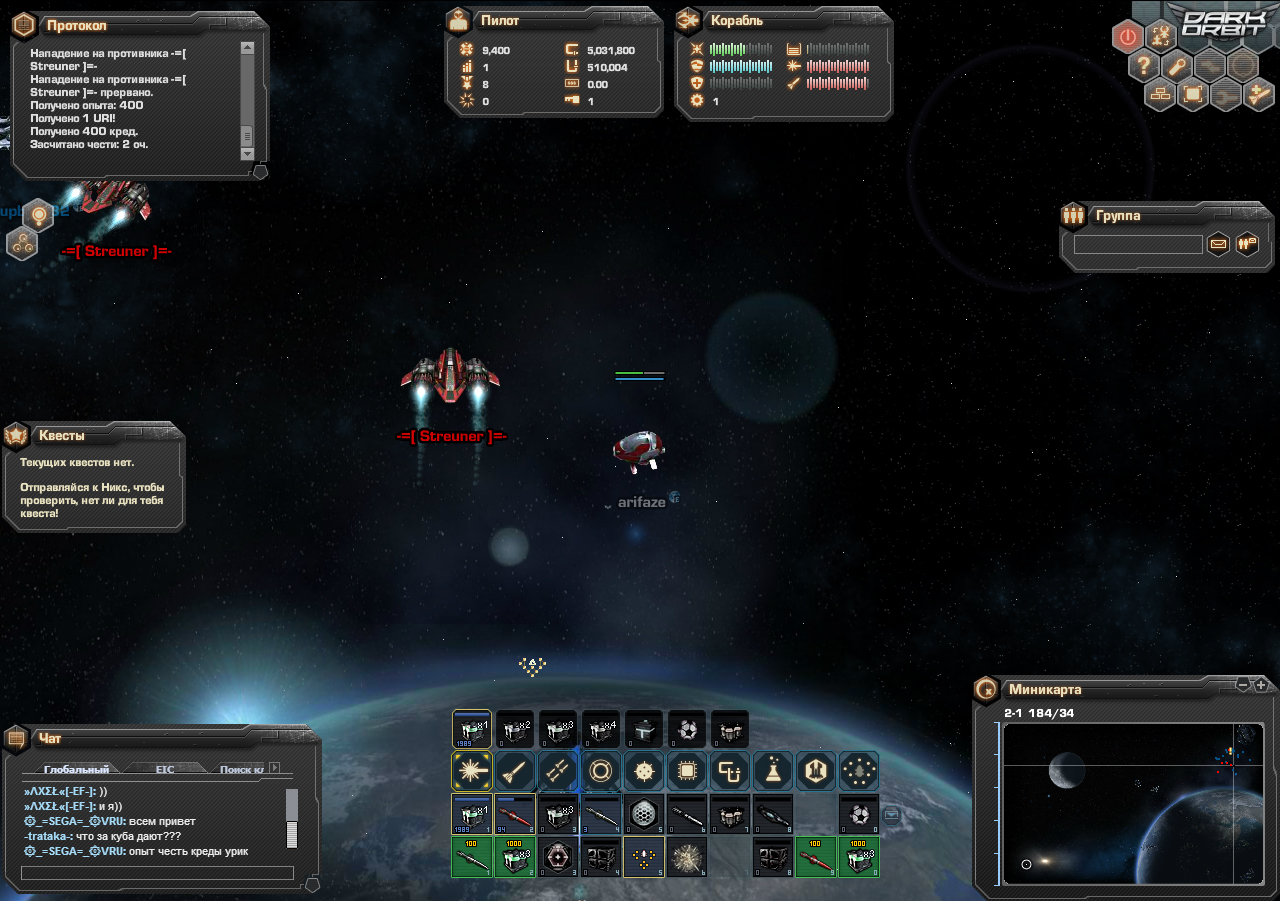Click the chat message input field
Screen dimensions: 1280x901
157,873
